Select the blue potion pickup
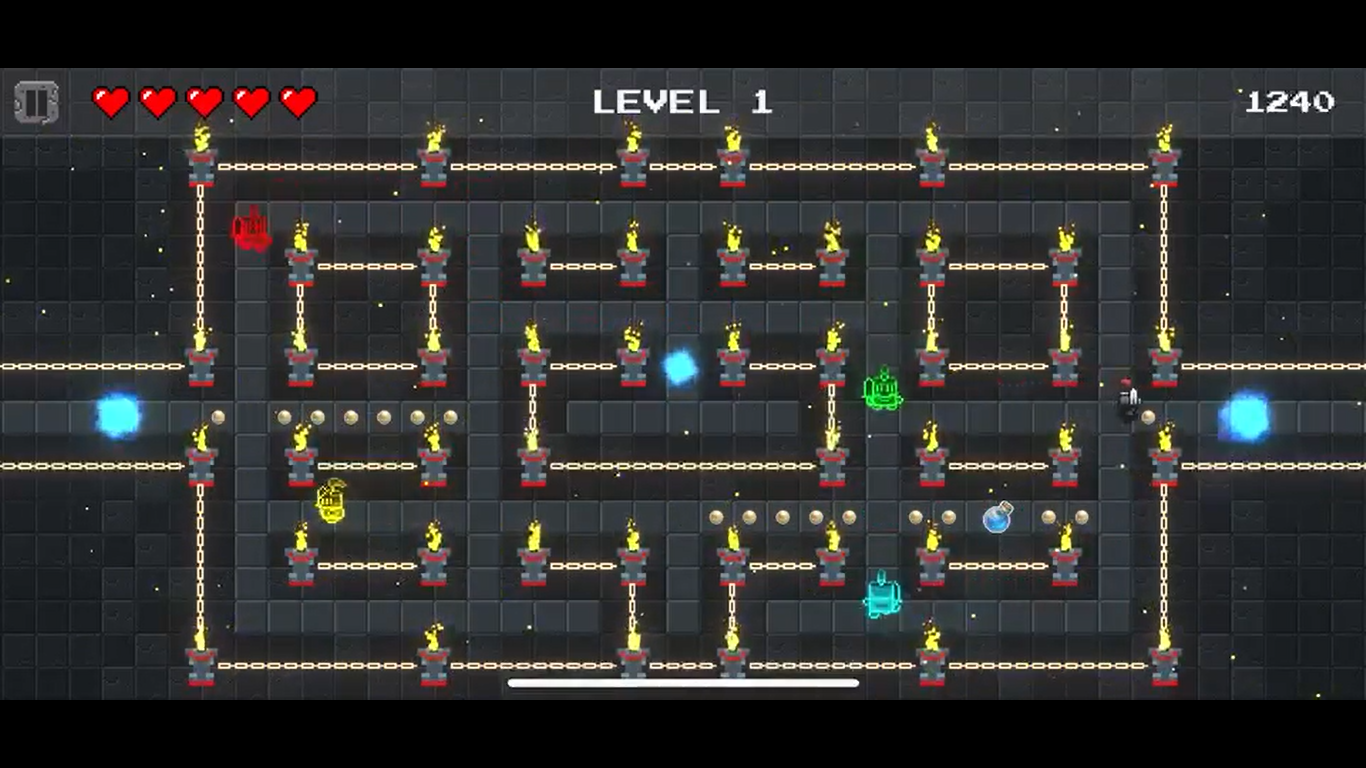Viewport: 1366px width, 768px height. (998, 519)
